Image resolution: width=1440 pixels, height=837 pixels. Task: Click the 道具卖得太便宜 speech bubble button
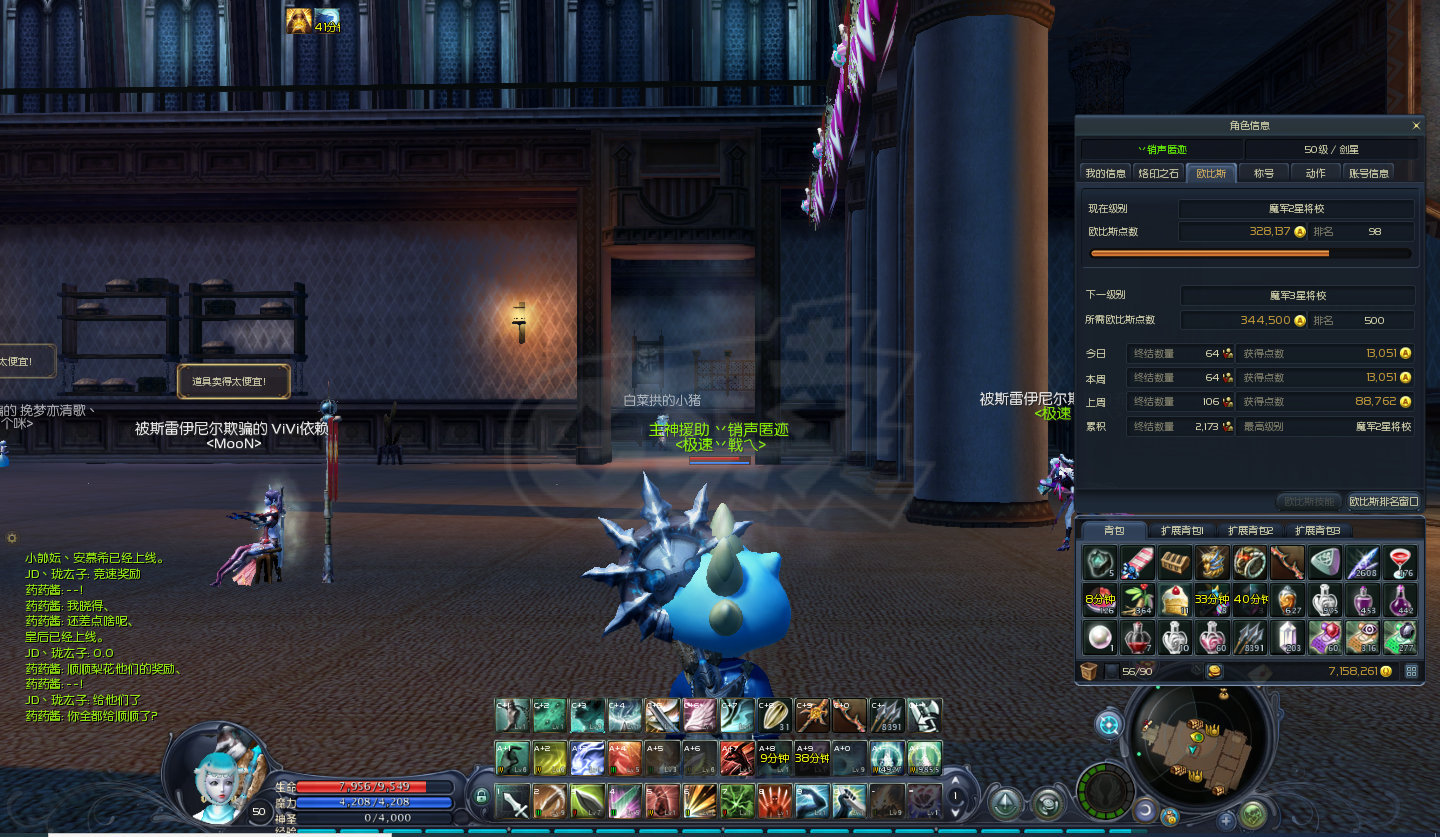point(234,381)
